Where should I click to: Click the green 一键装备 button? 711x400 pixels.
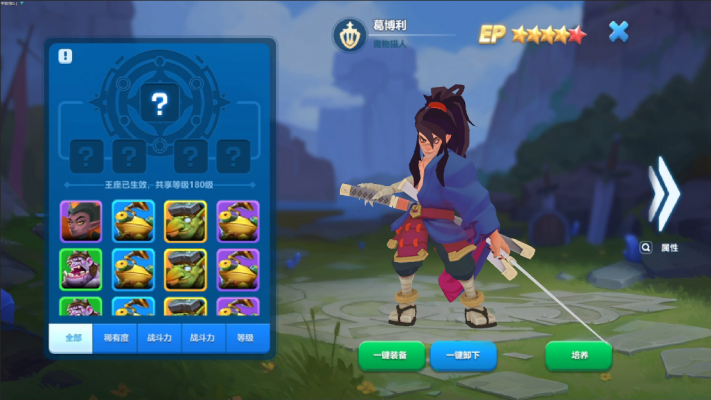click(x=391, y=355)
